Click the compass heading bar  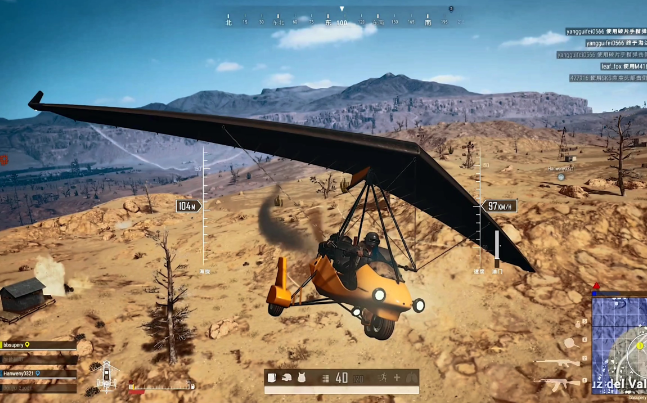(x=340, y=18)
